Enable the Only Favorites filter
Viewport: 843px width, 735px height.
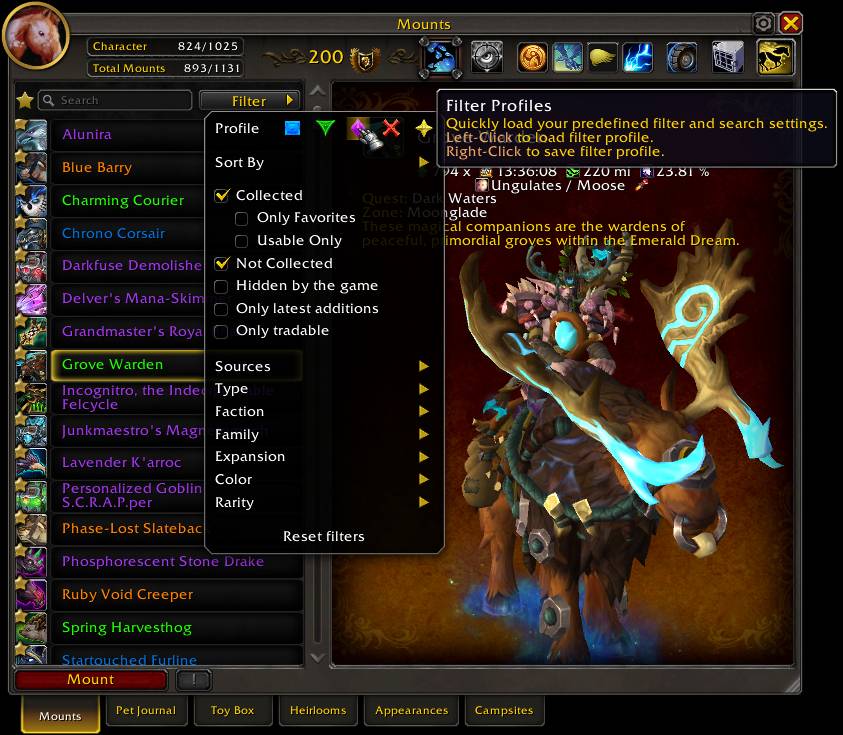click(242, 218)
